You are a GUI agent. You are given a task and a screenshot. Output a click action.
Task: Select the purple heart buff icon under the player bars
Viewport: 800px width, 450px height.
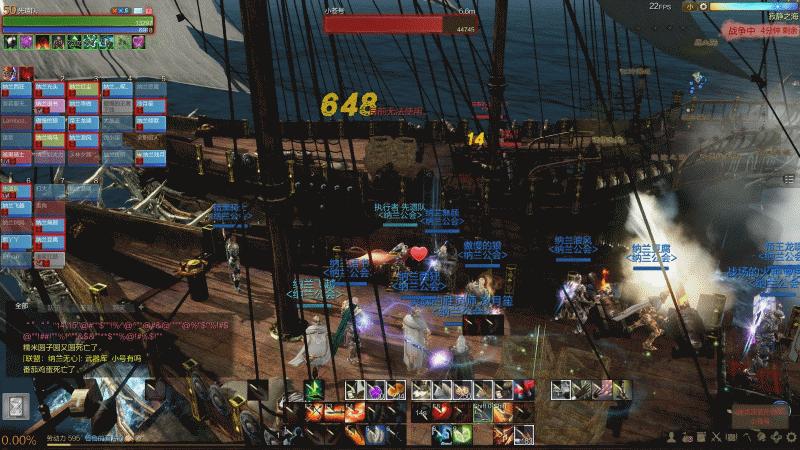coord(137,42)
